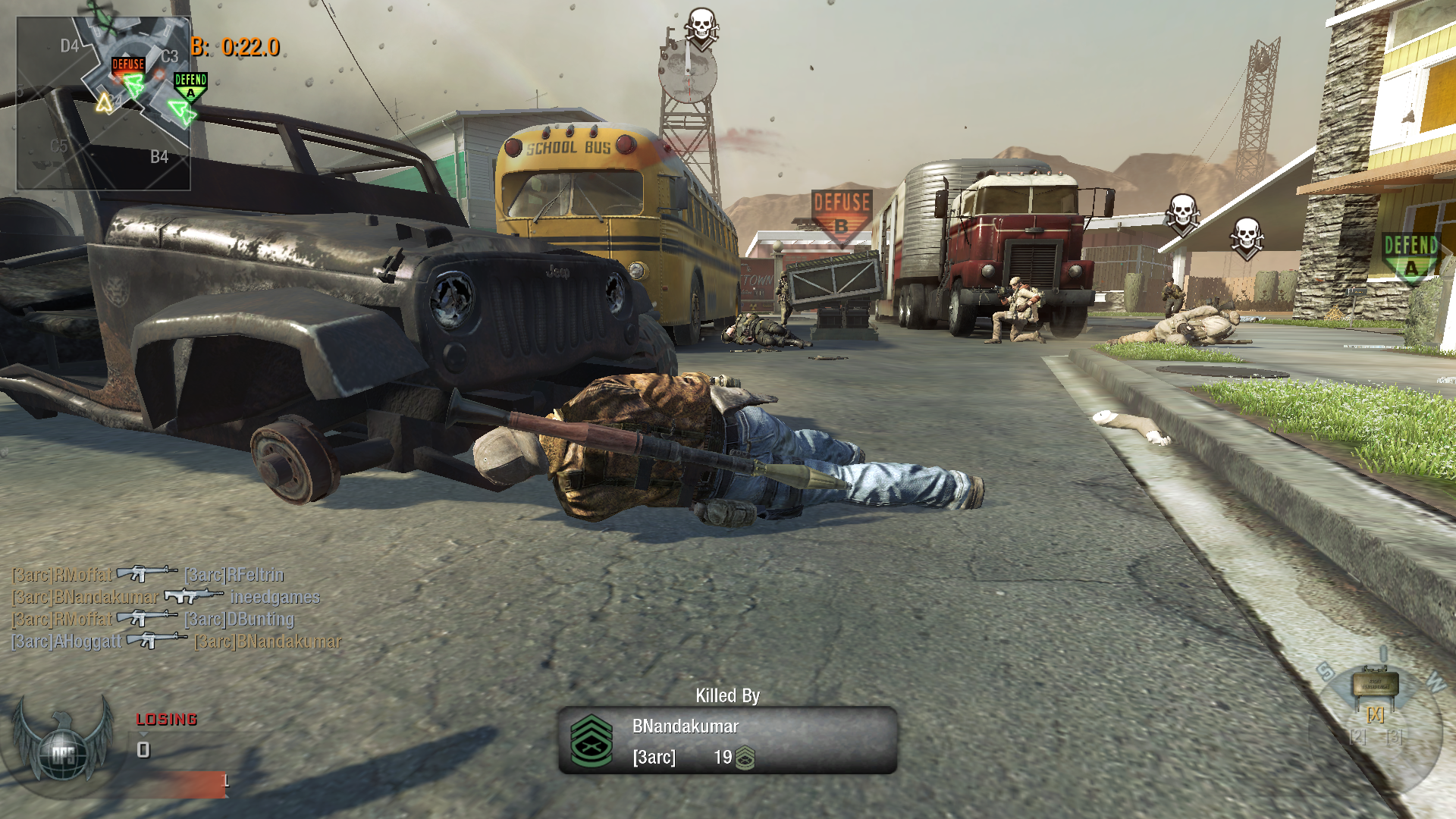
Task: View the Killed By BNandakumar player card
Action: click(727, 740)
